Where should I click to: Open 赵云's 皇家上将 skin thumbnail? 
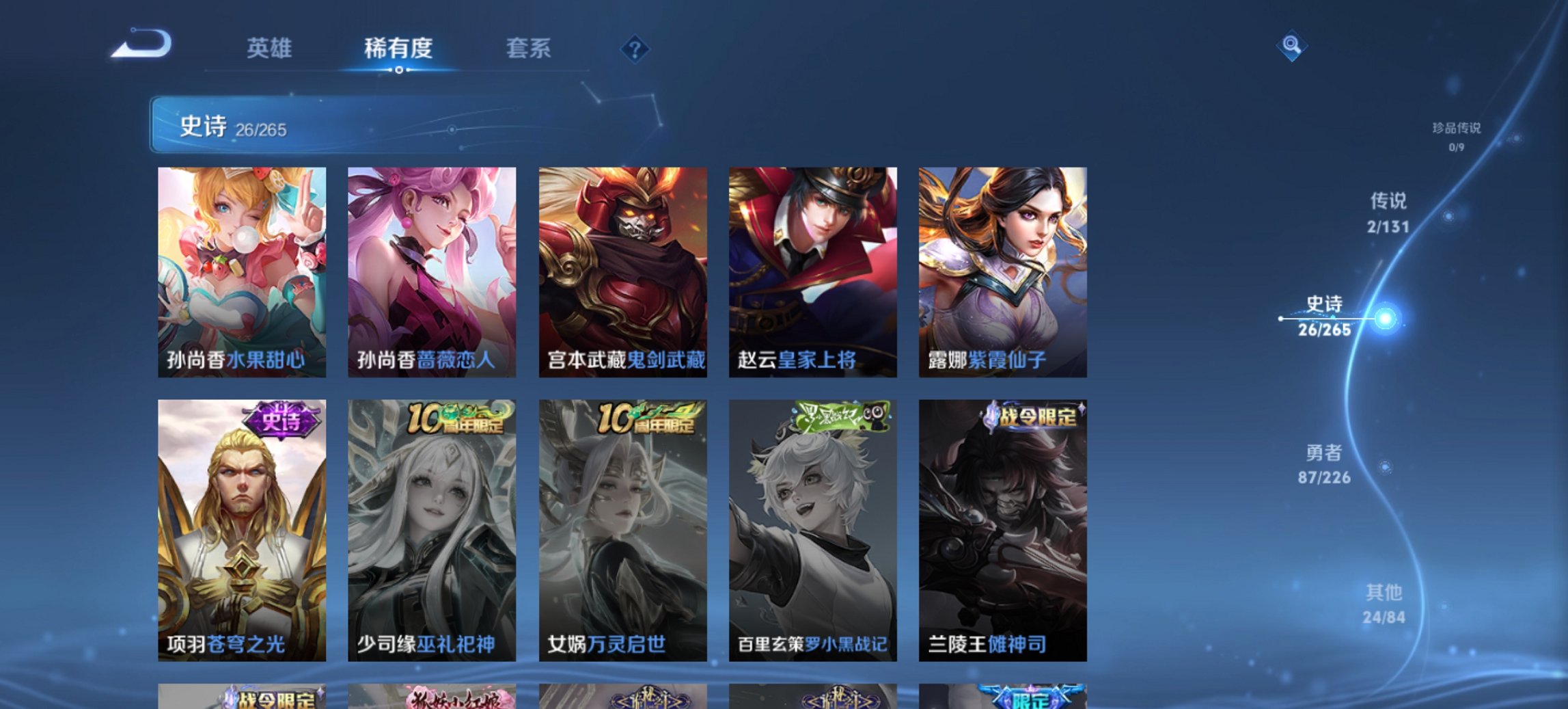[x=813, y=270]
